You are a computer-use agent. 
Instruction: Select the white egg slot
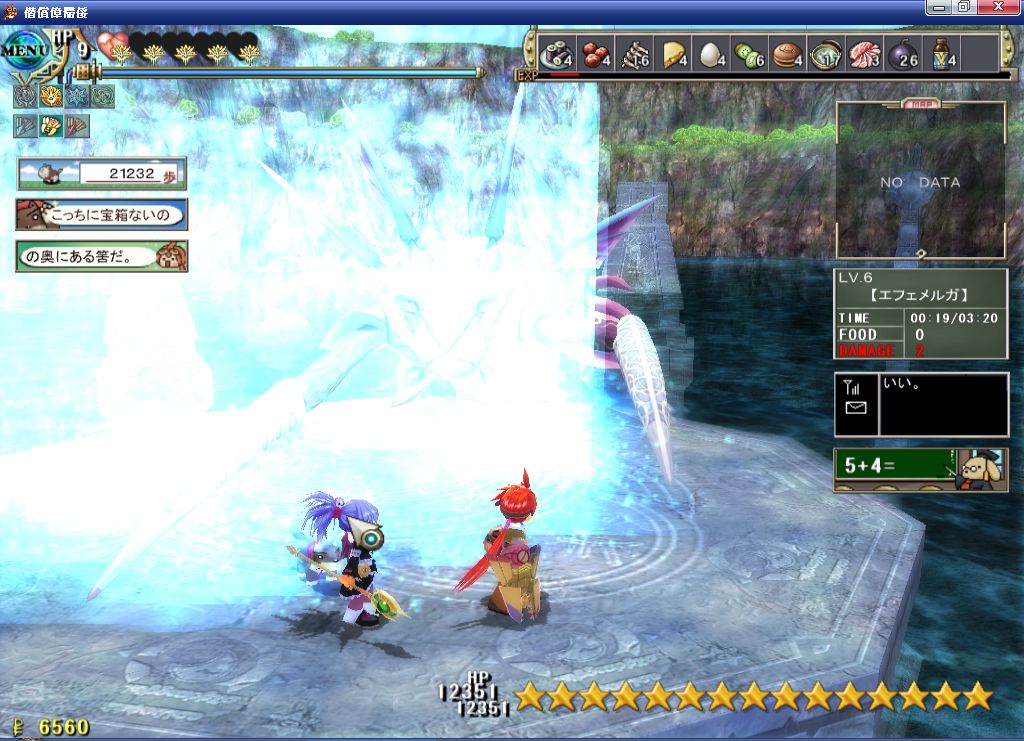710,53
